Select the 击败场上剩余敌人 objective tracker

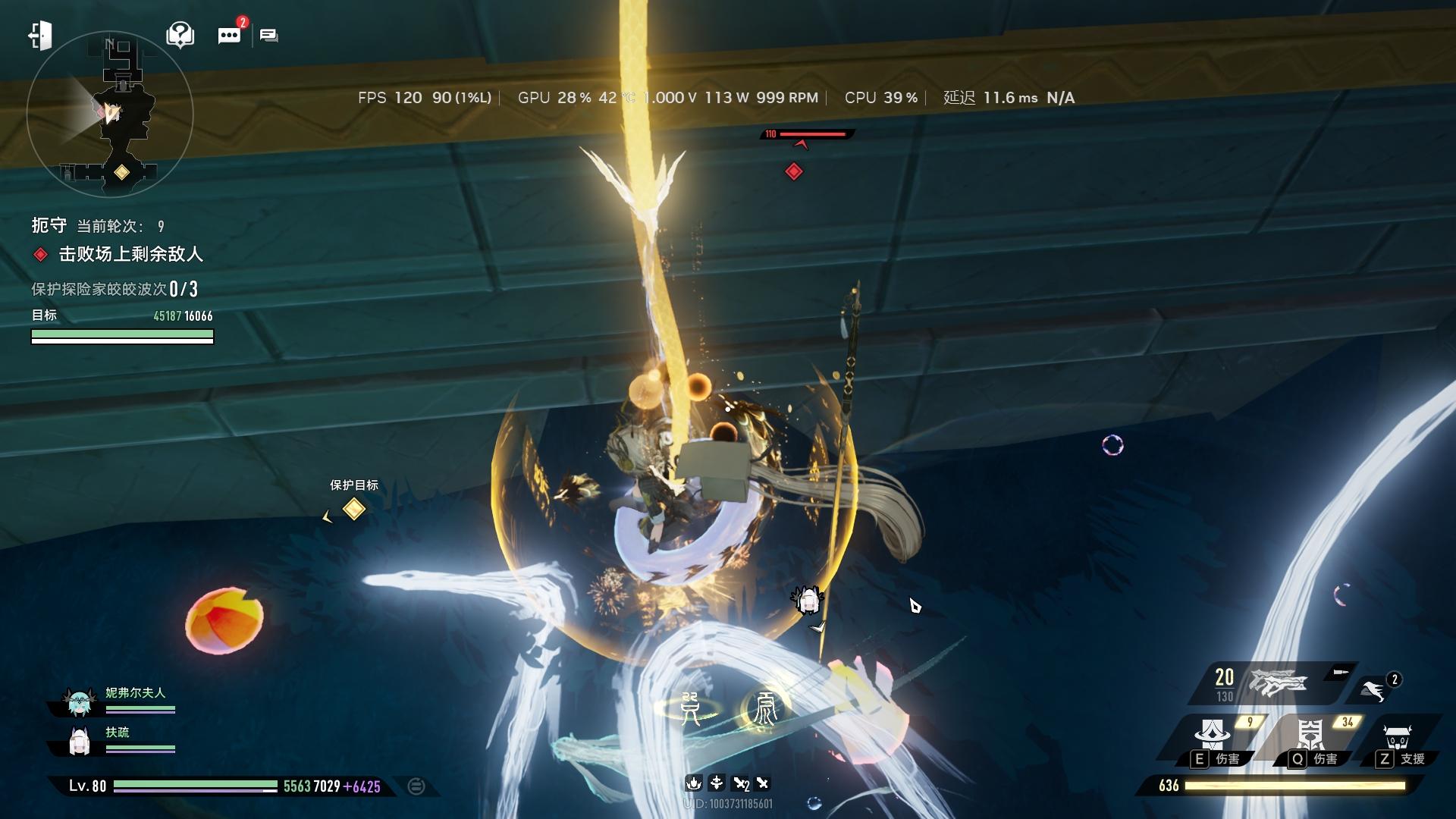[x=130, y=255]
